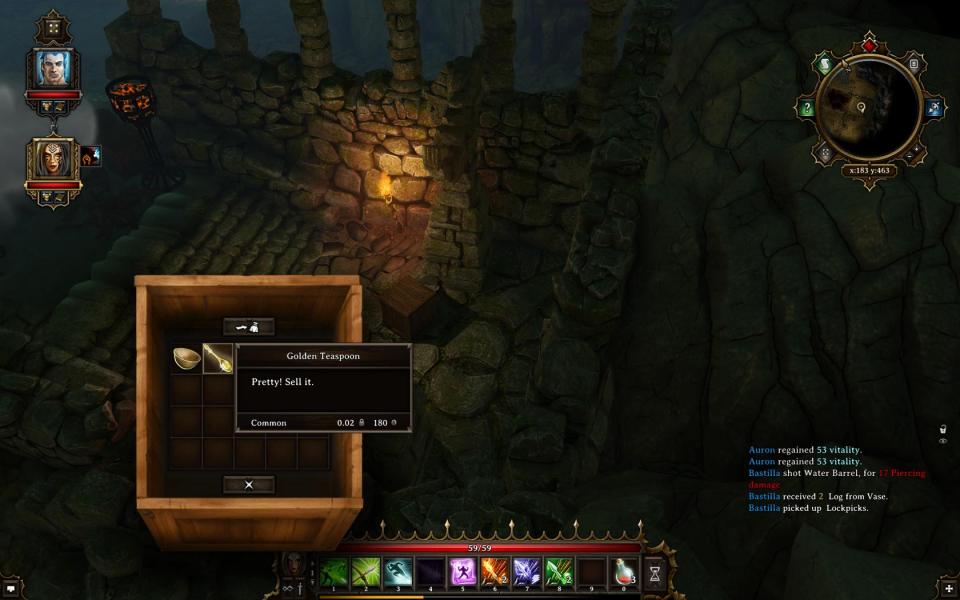
Task: Activate the bow shot skill in slot 2
Action: 366,573
